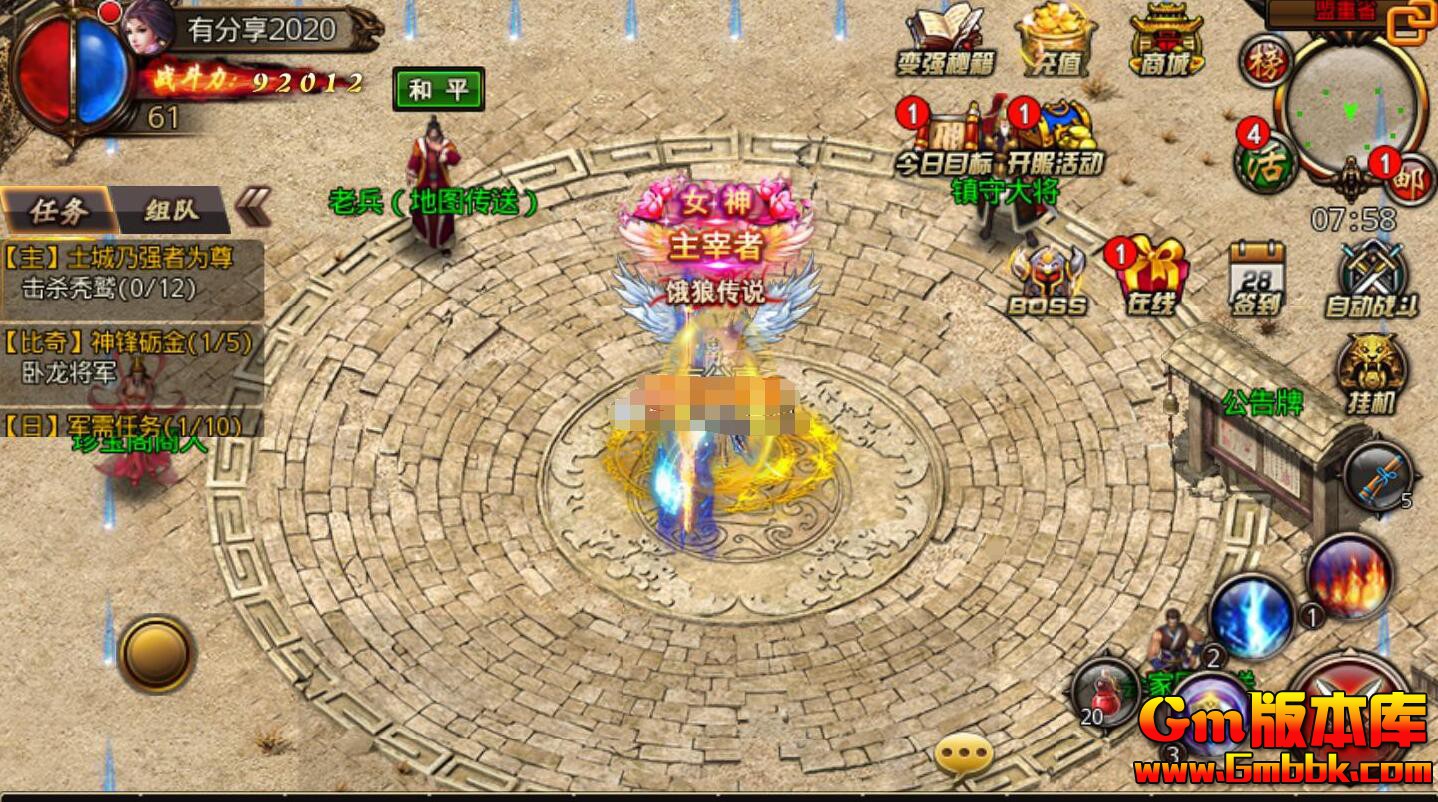This screenshot has width=1438, height=802.
Task: Toggle the 和平 peace attack mode
Action: coord(437,88)
